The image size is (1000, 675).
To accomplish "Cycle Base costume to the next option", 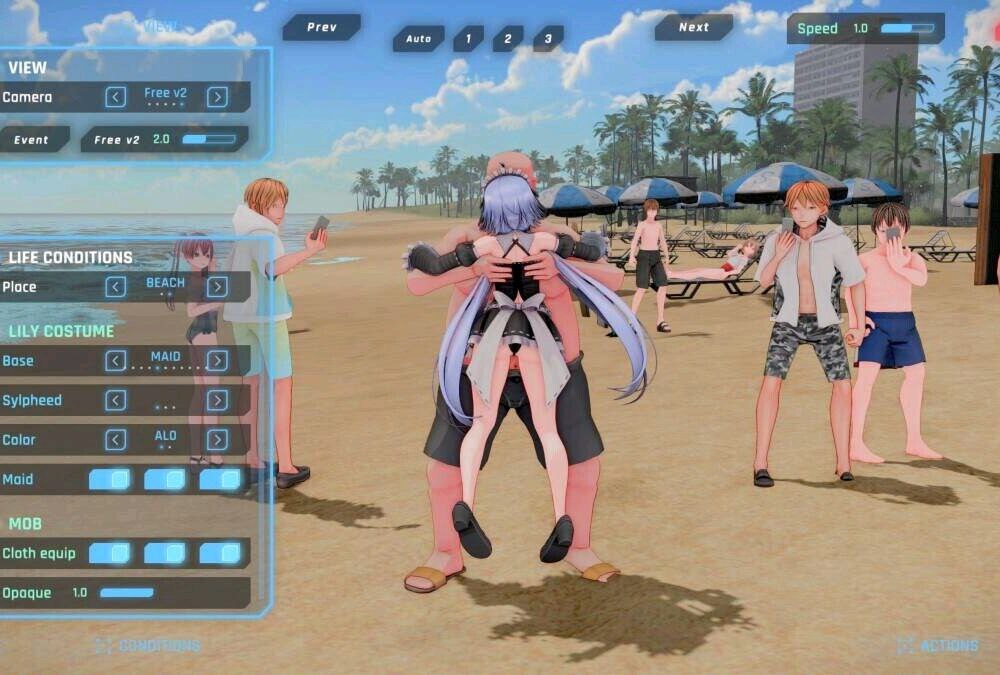I will (x=217, y=361).
